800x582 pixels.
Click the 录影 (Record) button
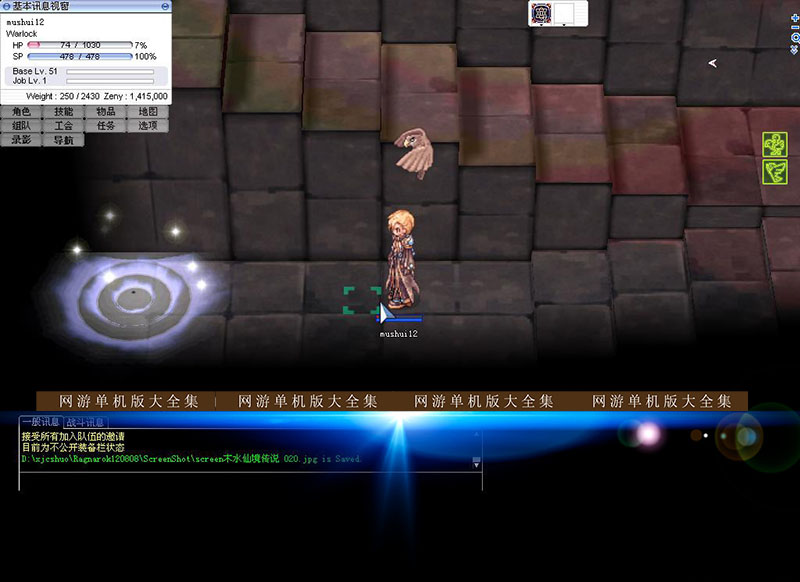tap(21, 140)
